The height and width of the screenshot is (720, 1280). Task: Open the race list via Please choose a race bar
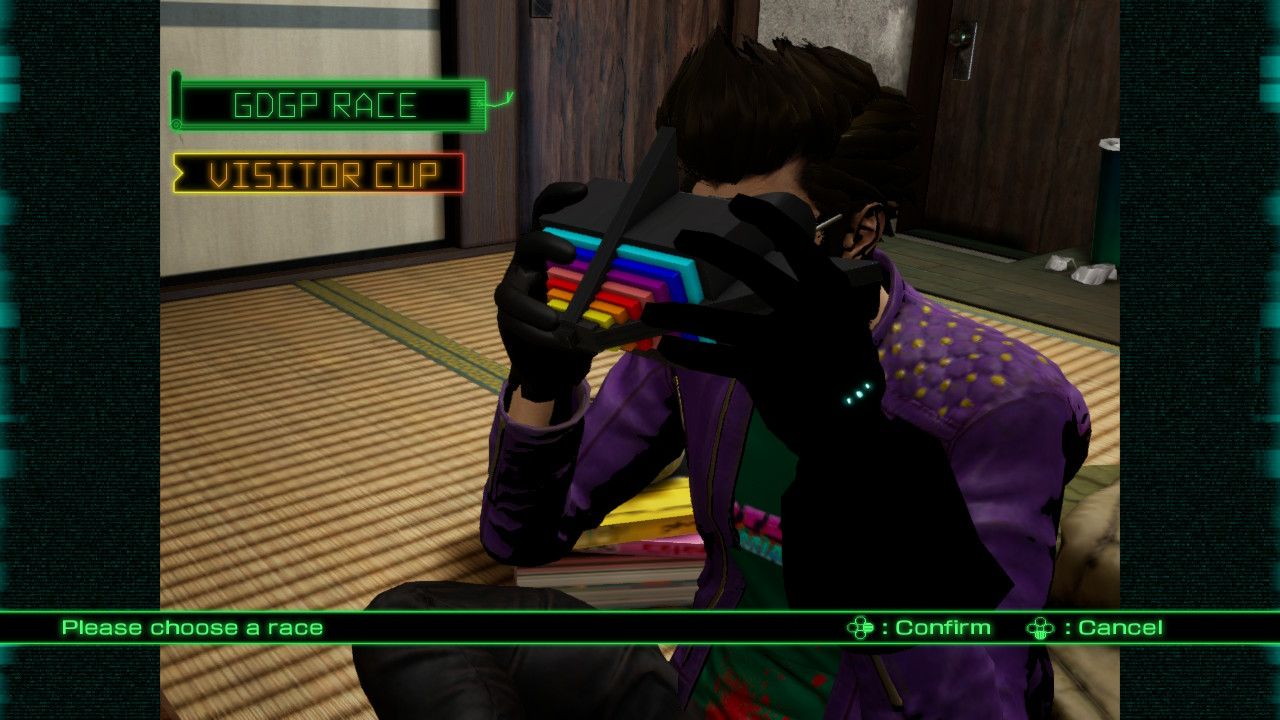click(190, 628)
